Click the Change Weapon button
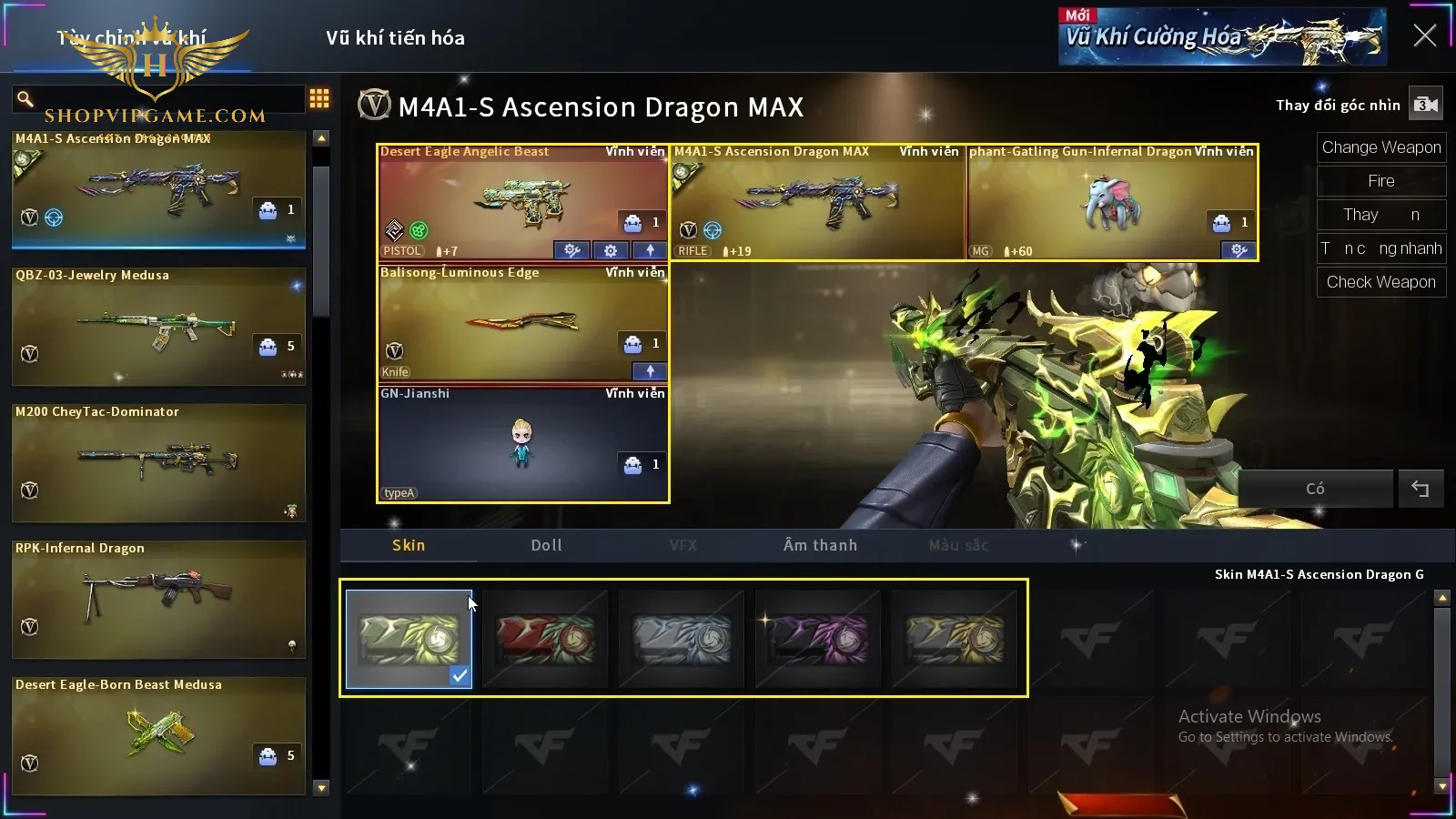The height and width of the screenshot is (819, 1456). click(1380, 147)
